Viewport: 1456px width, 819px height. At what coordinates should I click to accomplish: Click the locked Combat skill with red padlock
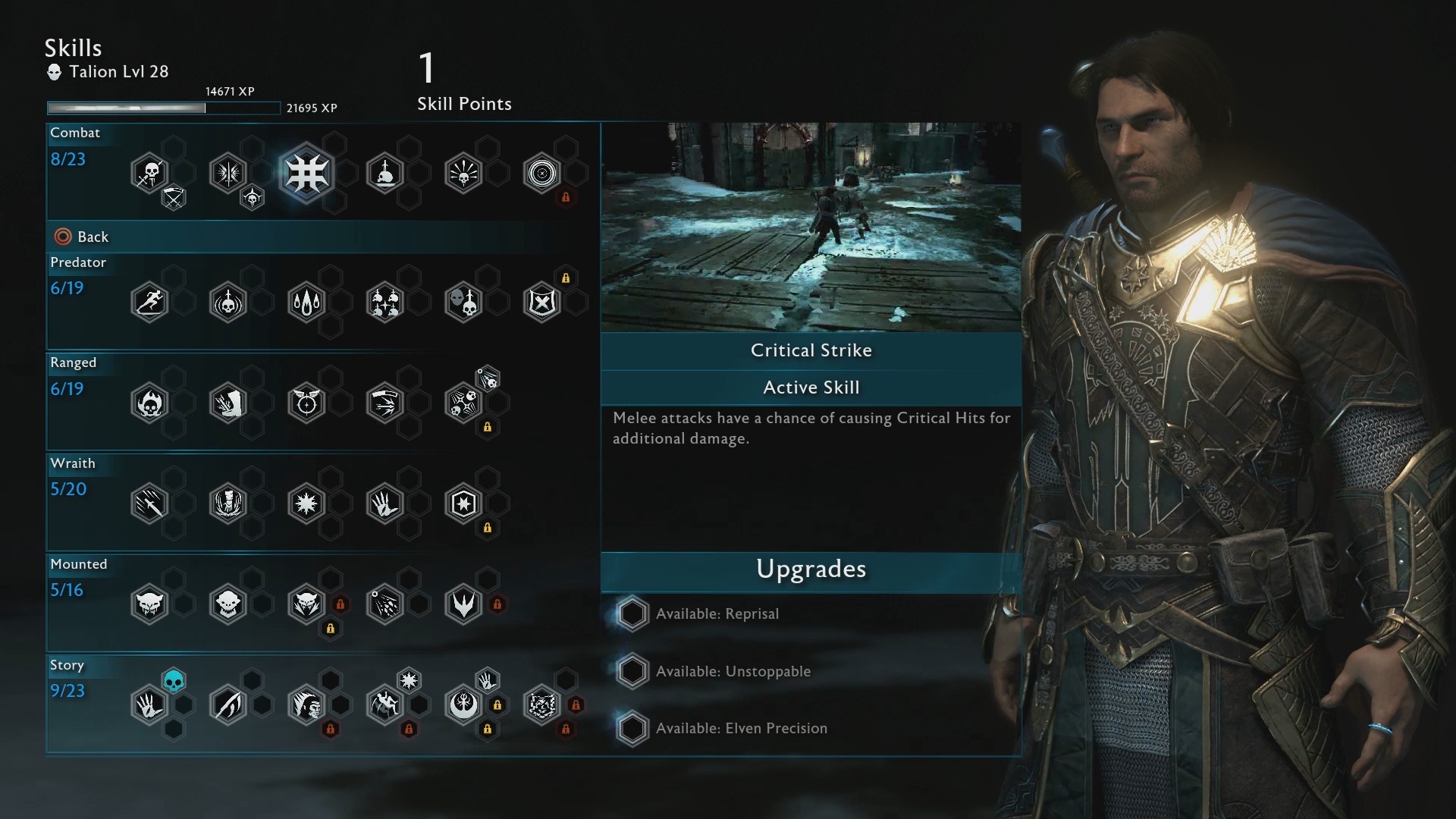click(x=542, y=173)
